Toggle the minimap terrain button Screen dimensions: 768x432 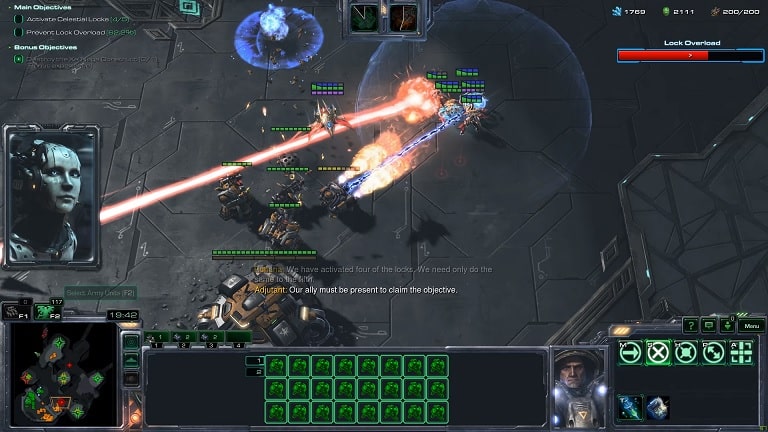pyautogui.click(x=131, y=360)
